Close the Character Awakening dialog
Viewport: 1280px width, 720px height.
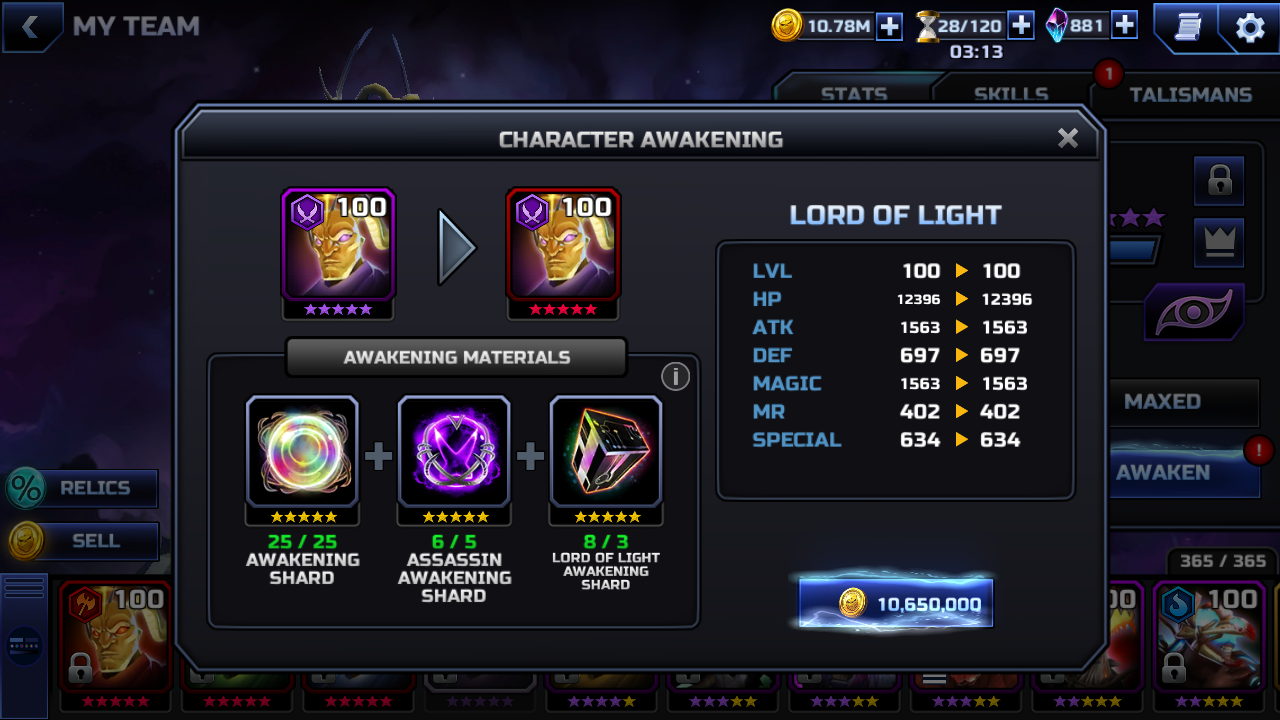(1068, 138)
